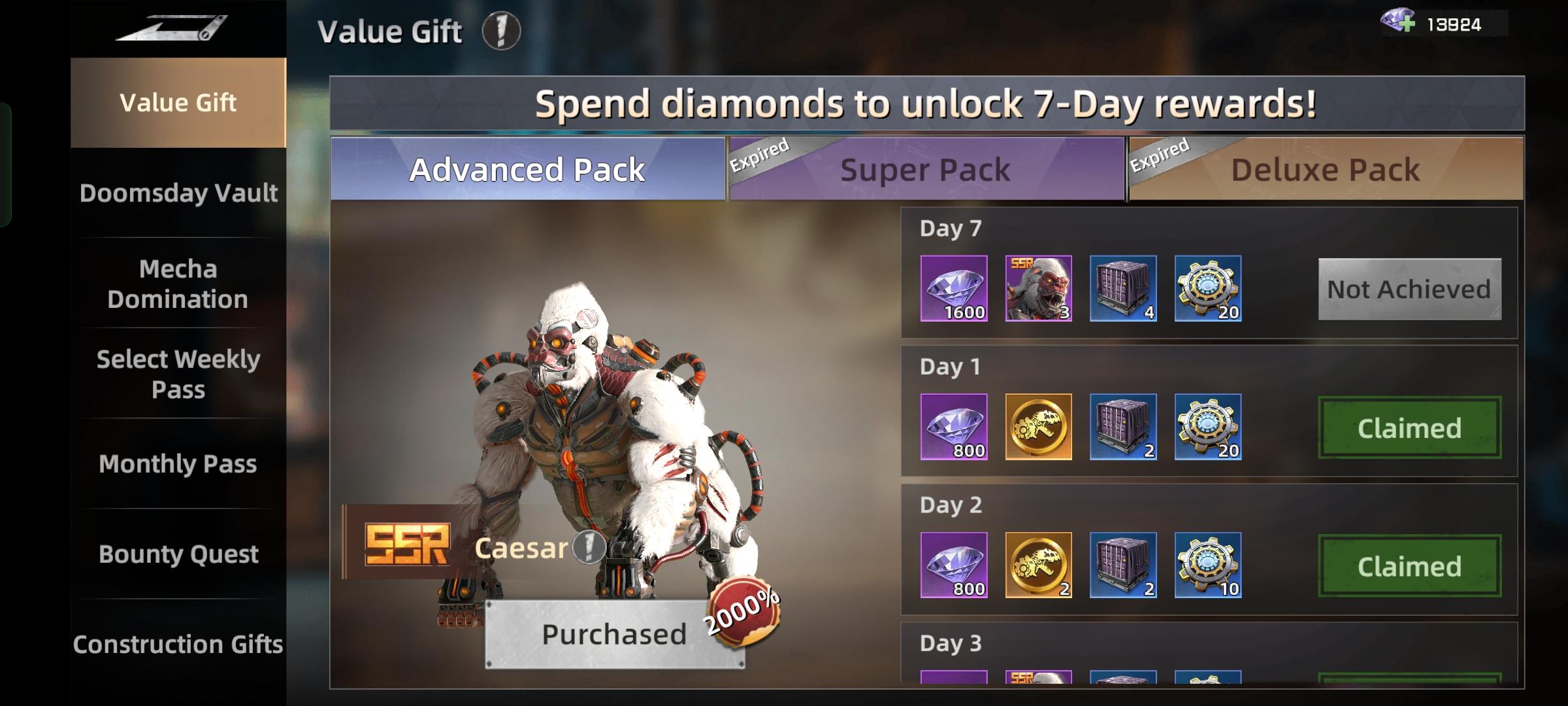Go to Monthly Pass section
This screenshot has width=1568, height=706.
pyautogui.click(x=179, y=464)
